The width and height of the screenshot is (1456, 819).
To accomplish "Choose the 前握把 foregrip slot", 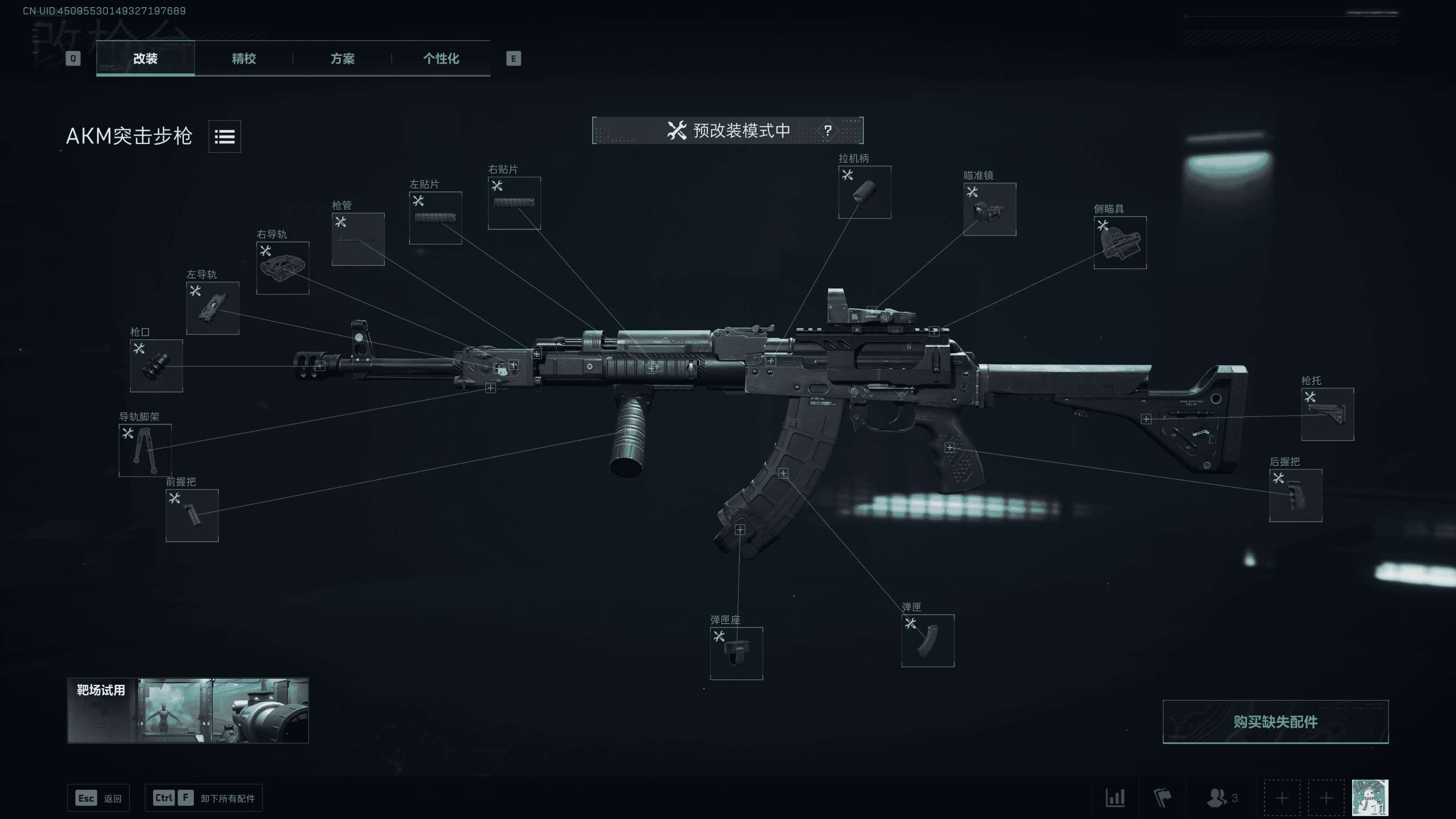I will tap(191, 516).
